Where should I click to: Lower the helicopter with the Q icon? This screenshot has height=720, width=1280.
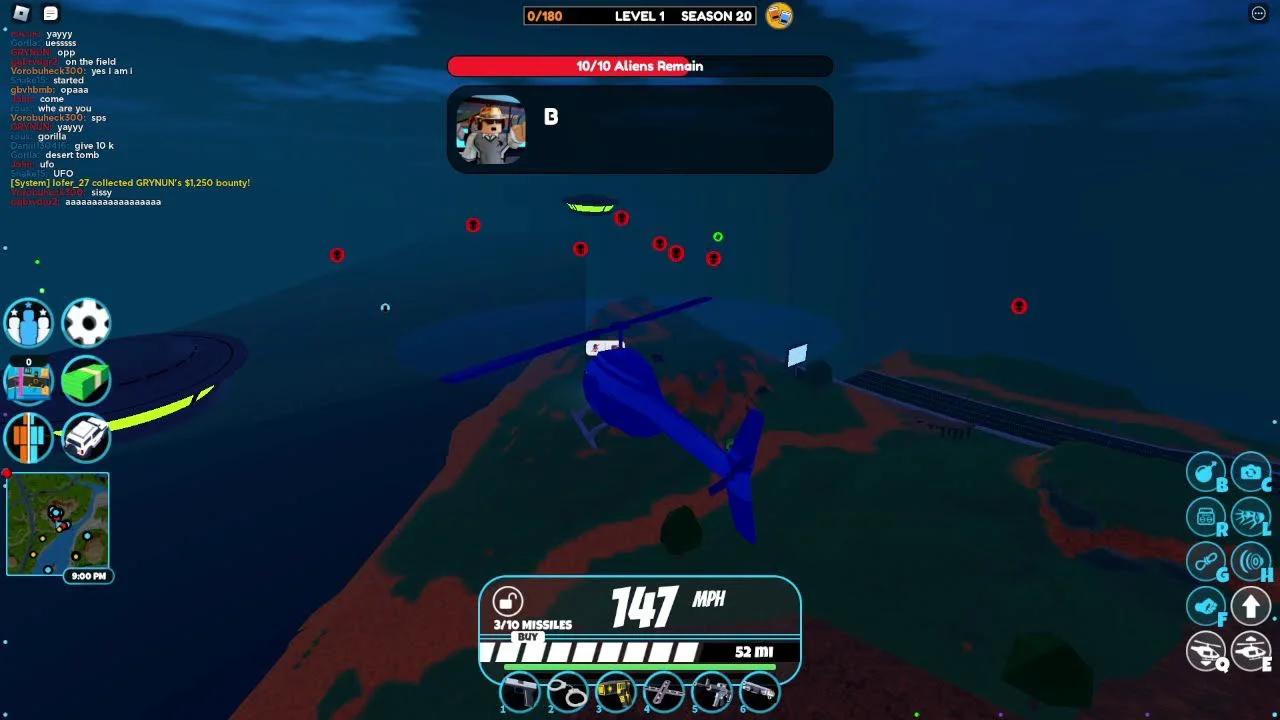[x=1206, y=650]
